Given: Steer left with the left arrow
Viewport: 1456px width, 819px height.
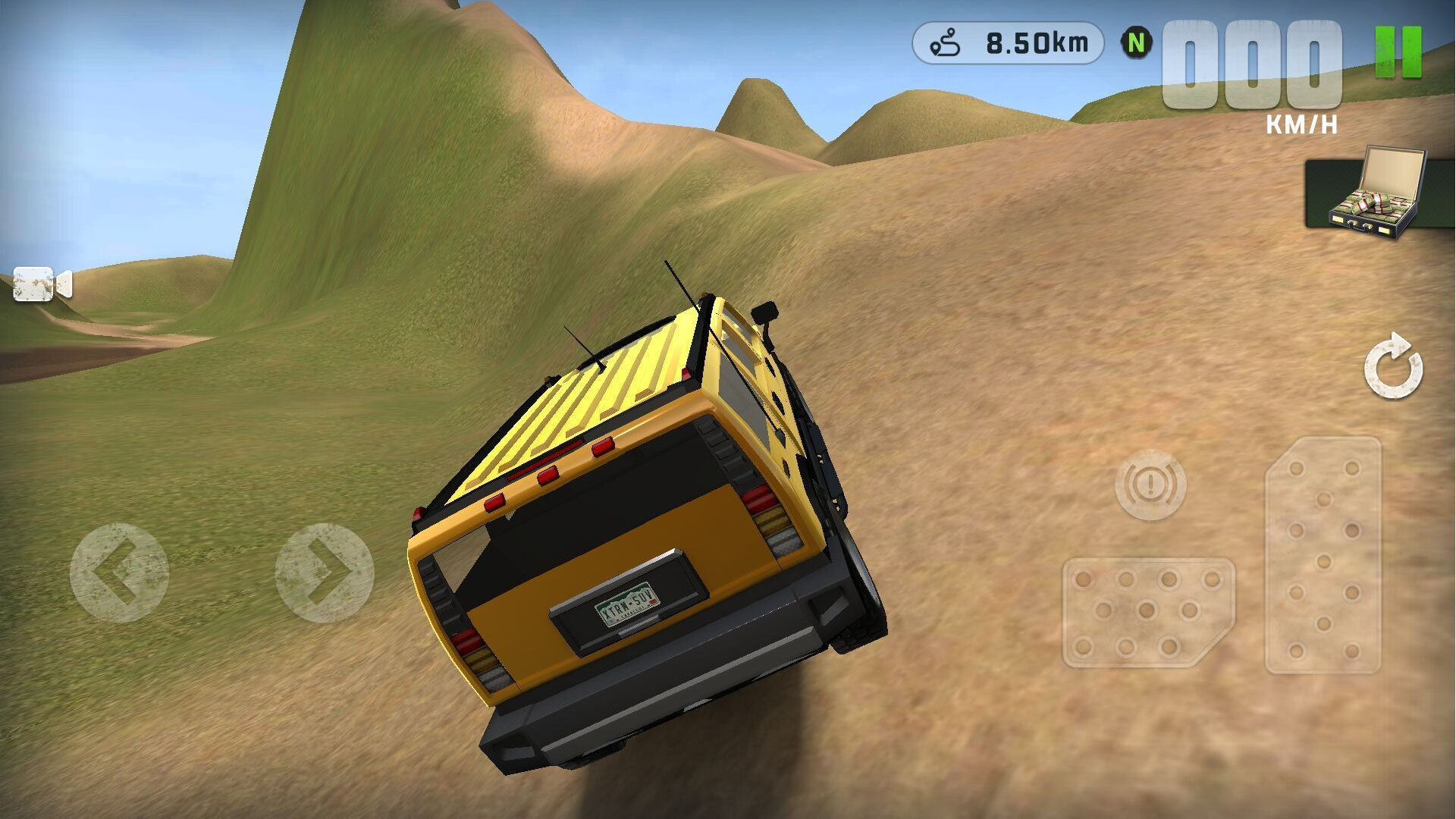Looking at the screenshot, I should (119, 573).
